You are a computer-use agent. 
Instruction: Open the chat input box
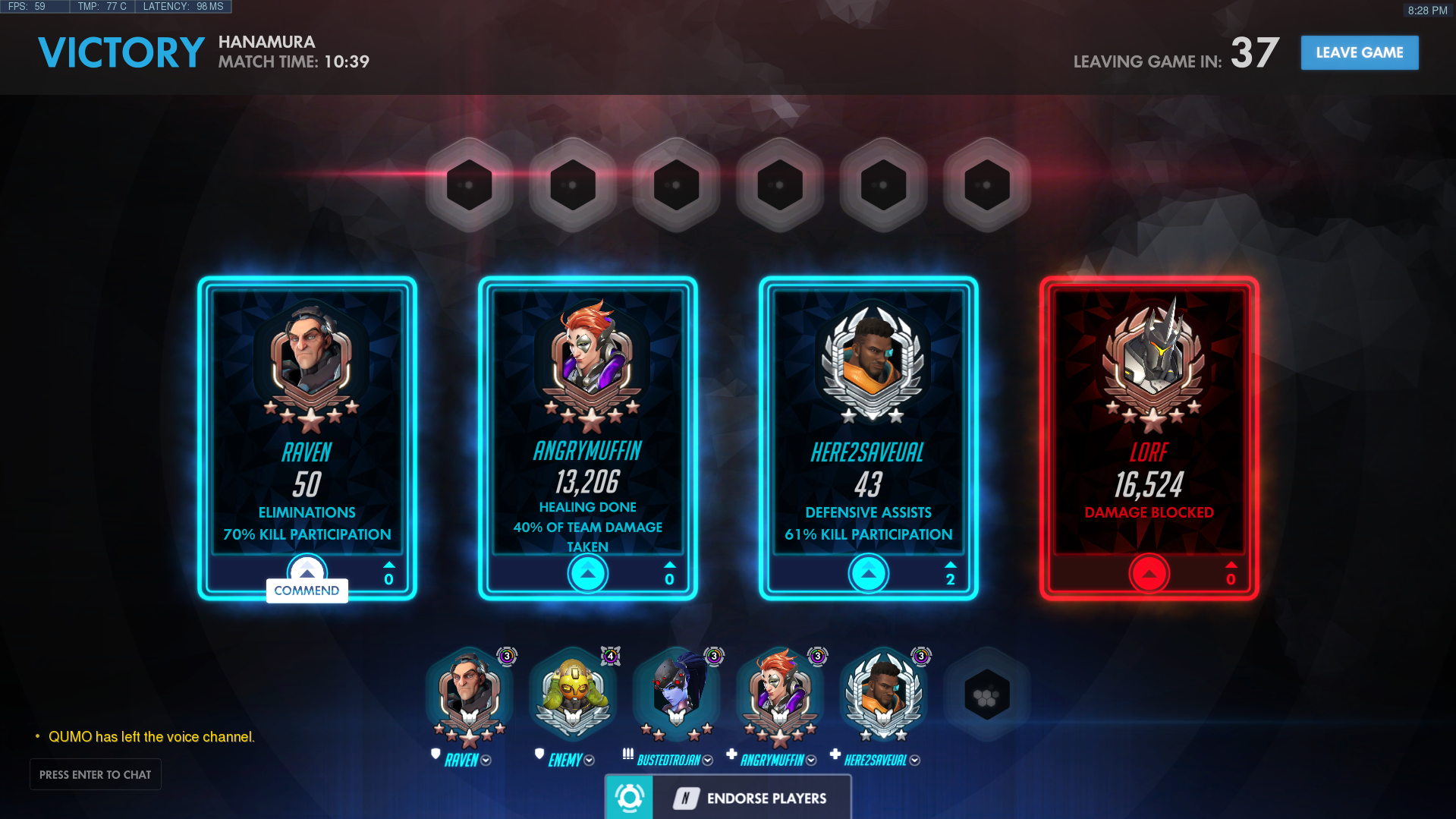pos(96,774)
